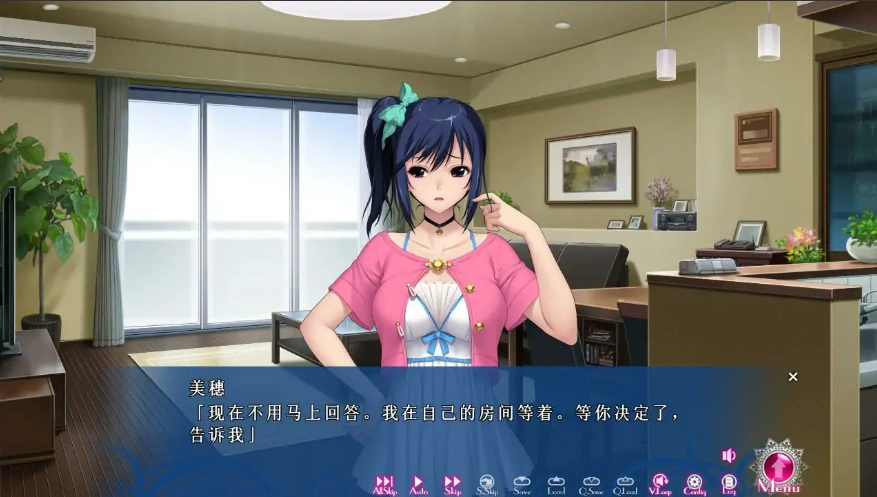
Task: Quick save with Q.Save
Action: point(590,484)
